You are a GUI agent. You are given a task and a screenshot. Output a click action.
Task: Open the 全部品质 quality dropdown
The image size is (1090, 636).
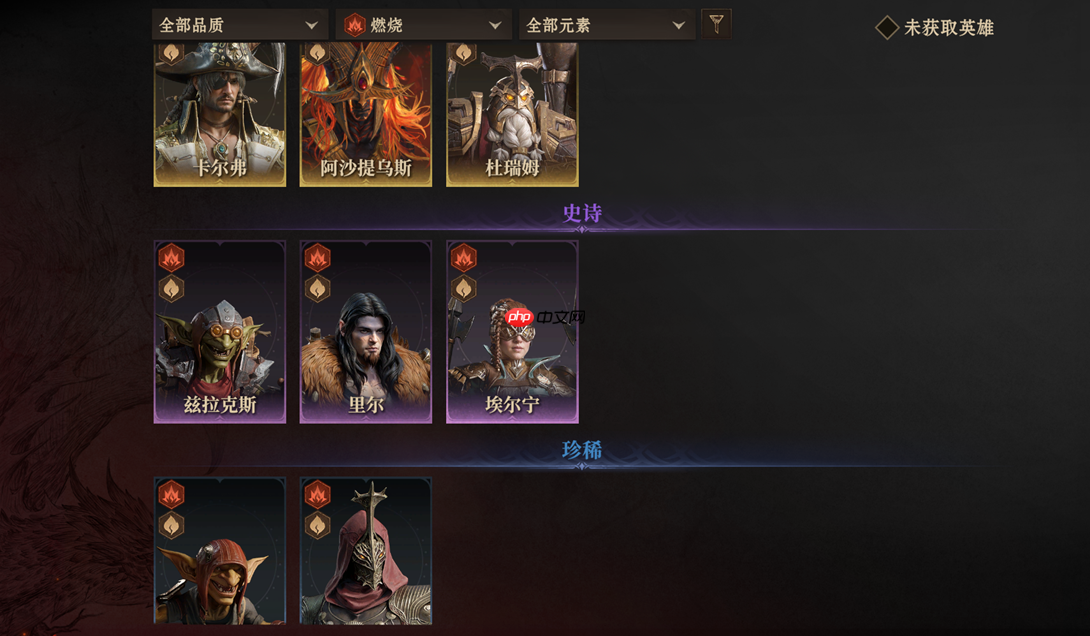pyautogui.click(x=239, y=25)
